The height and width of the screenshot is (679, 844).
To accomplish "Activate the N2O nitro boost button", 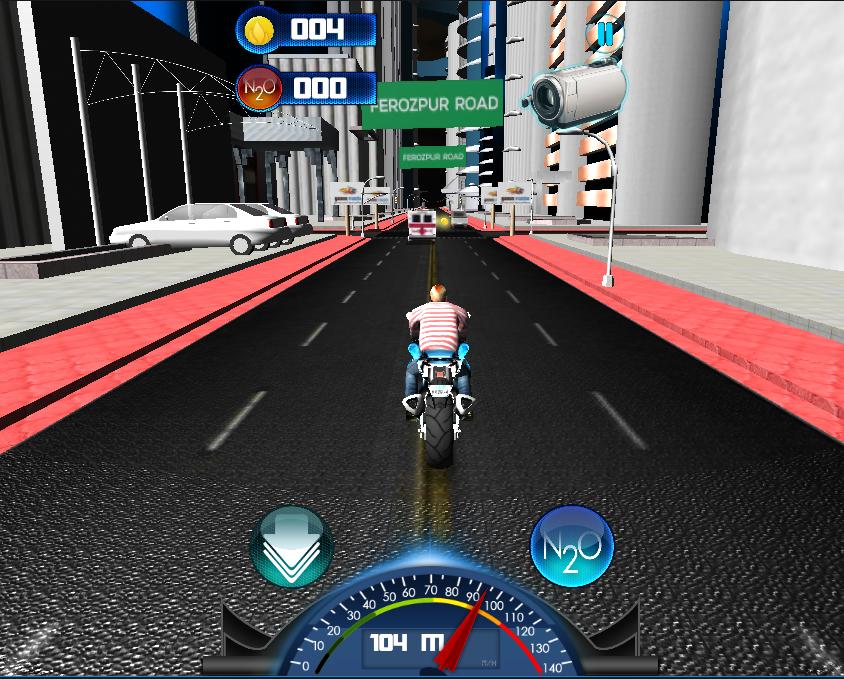I will [x=571, y=546].
